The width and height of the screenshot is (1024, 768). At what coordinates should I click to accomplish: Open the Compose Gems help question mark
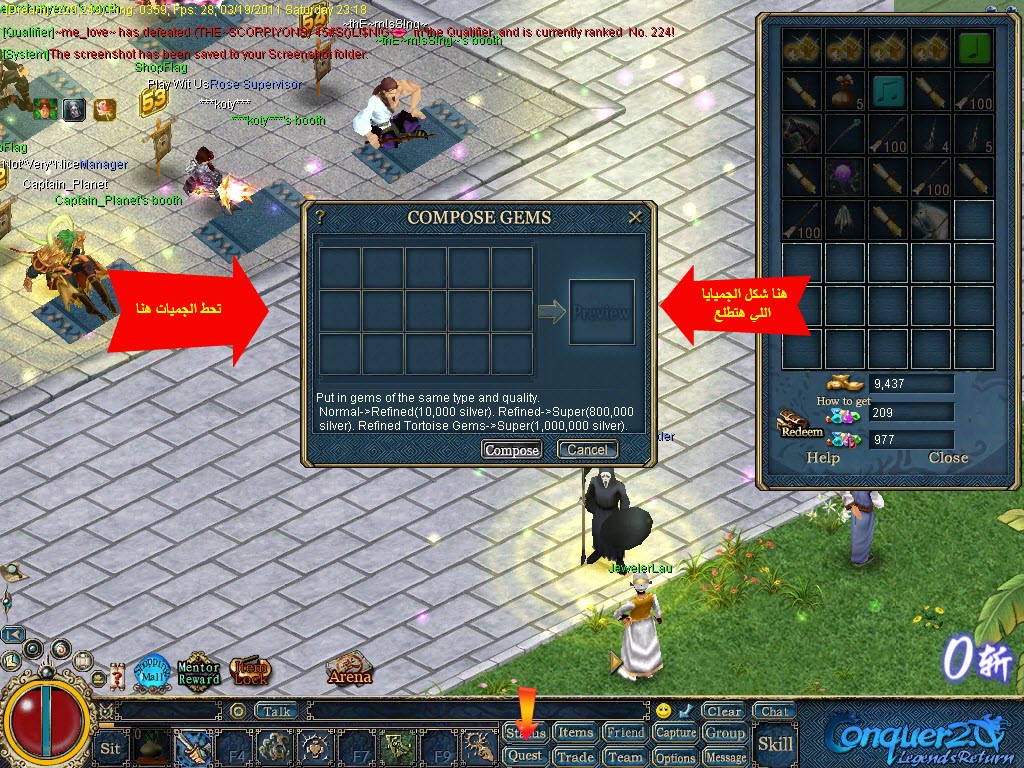tap(320, 216)
